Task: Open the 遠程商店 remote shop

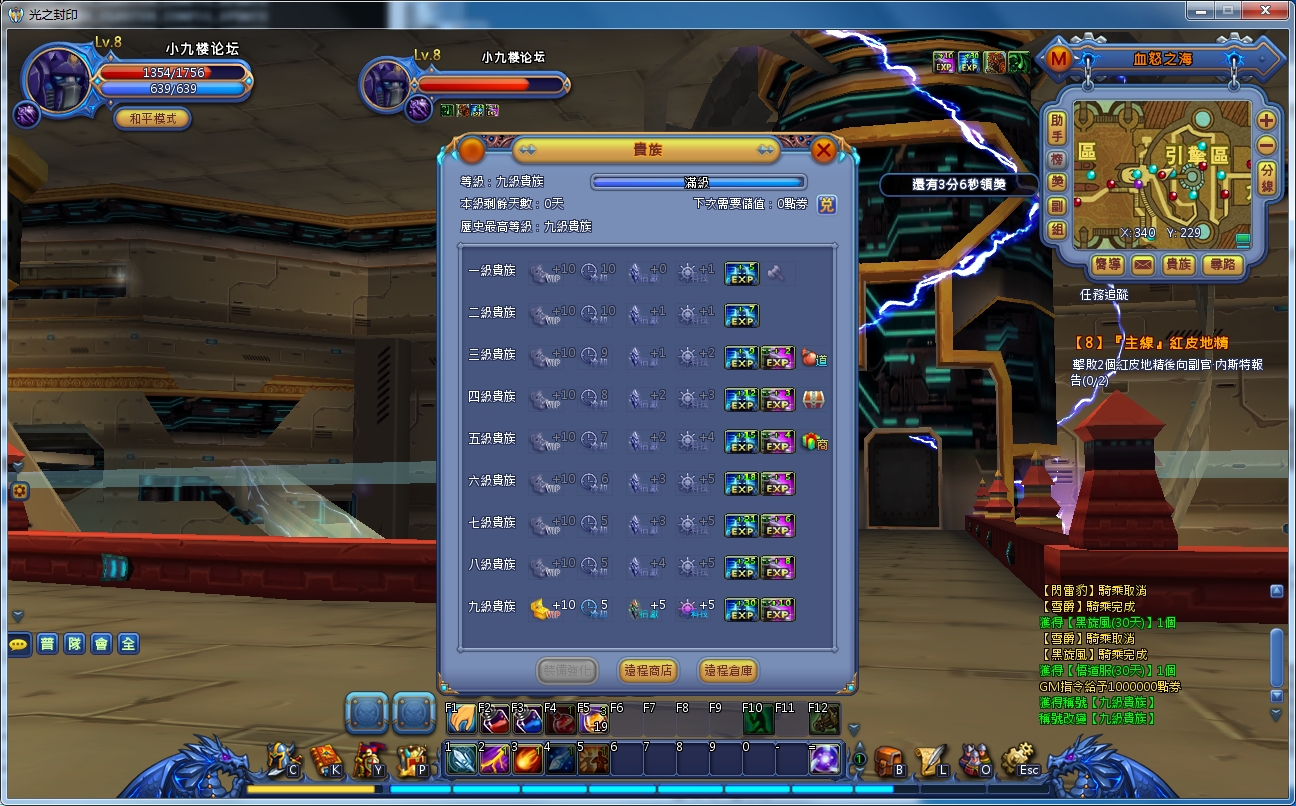Action: tap(646, 670)
